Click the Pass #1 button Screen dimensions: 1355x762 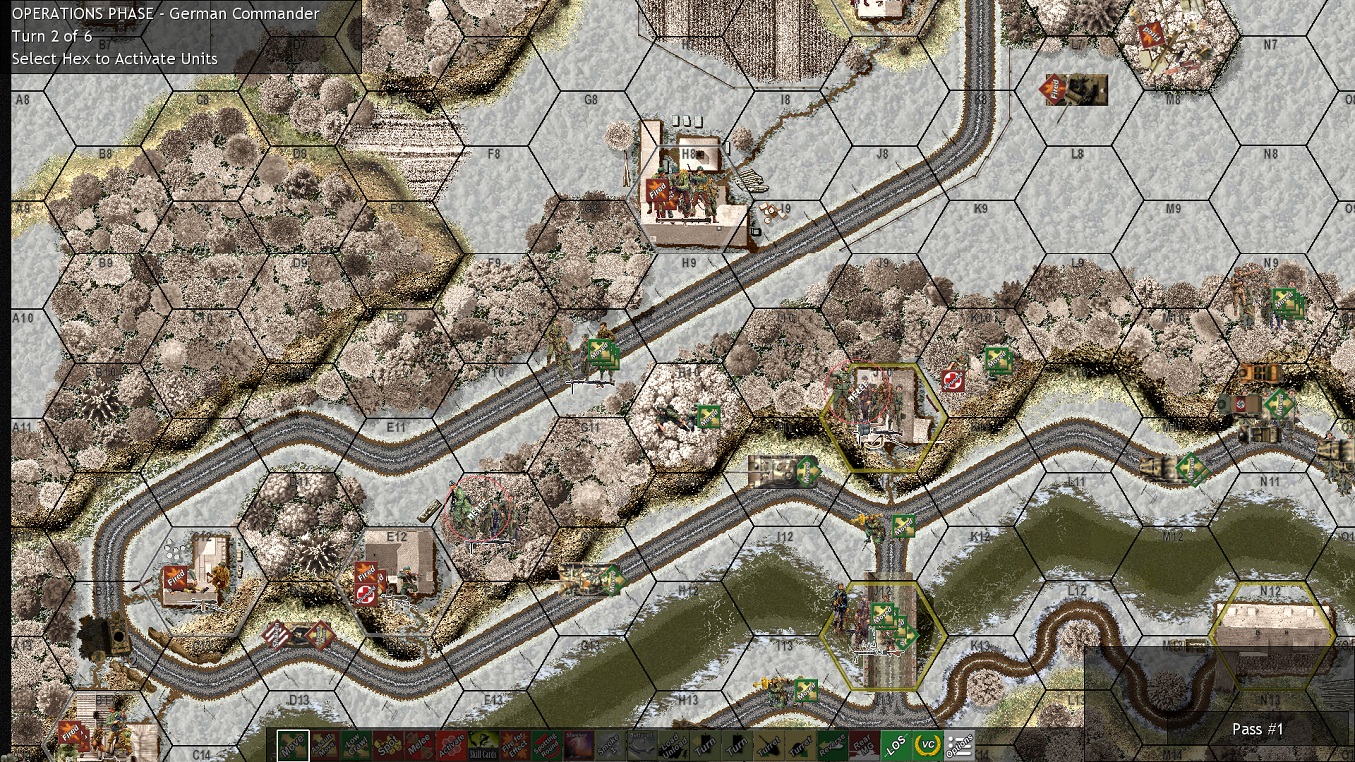tap(1257, 729)
